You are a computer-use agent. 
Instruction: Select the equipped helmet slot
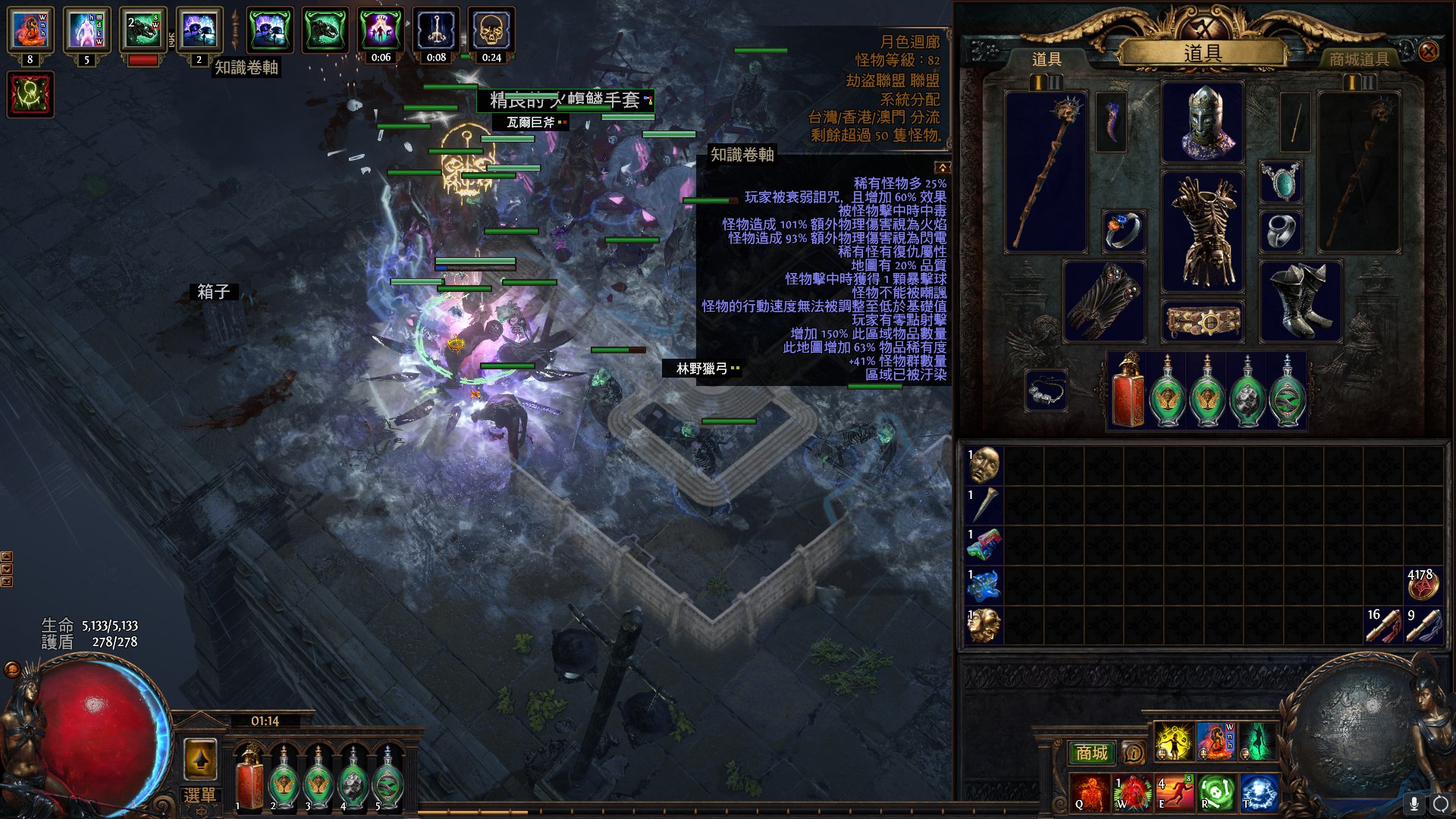1203,122
